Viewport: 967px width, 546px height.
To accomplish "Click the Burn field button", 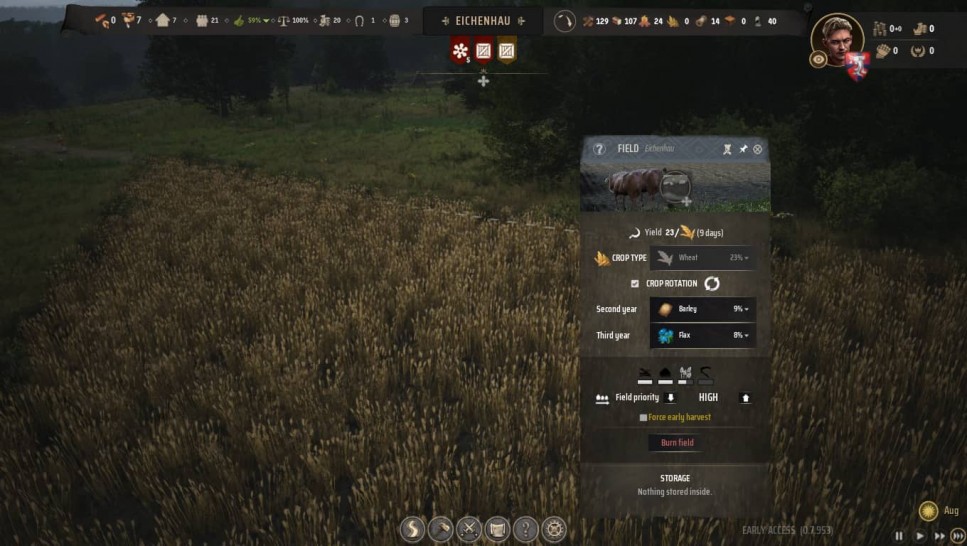I will click(677, 442).
